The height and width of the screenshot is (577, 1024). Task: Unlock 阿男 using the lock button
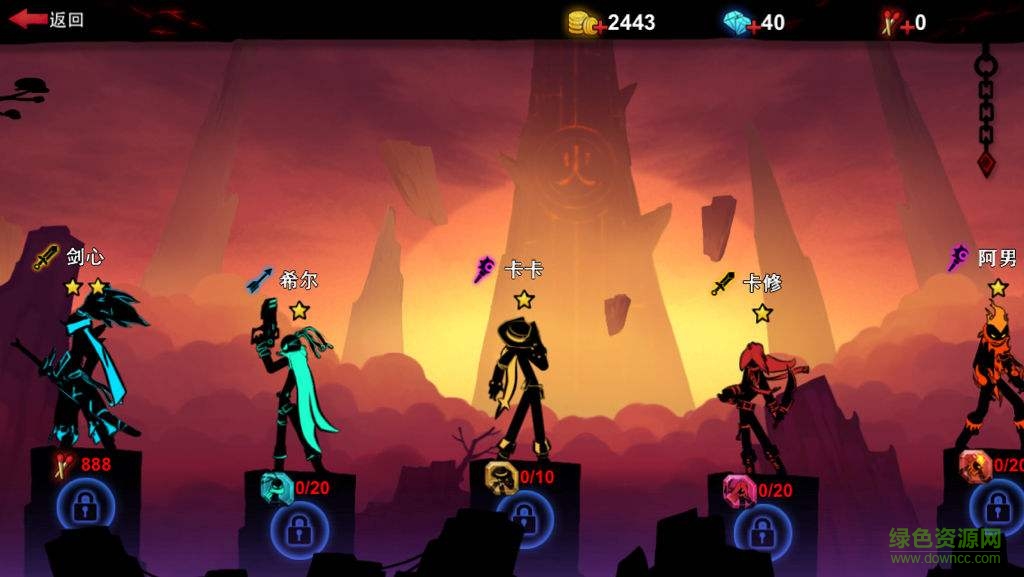(x=995, y=507)
